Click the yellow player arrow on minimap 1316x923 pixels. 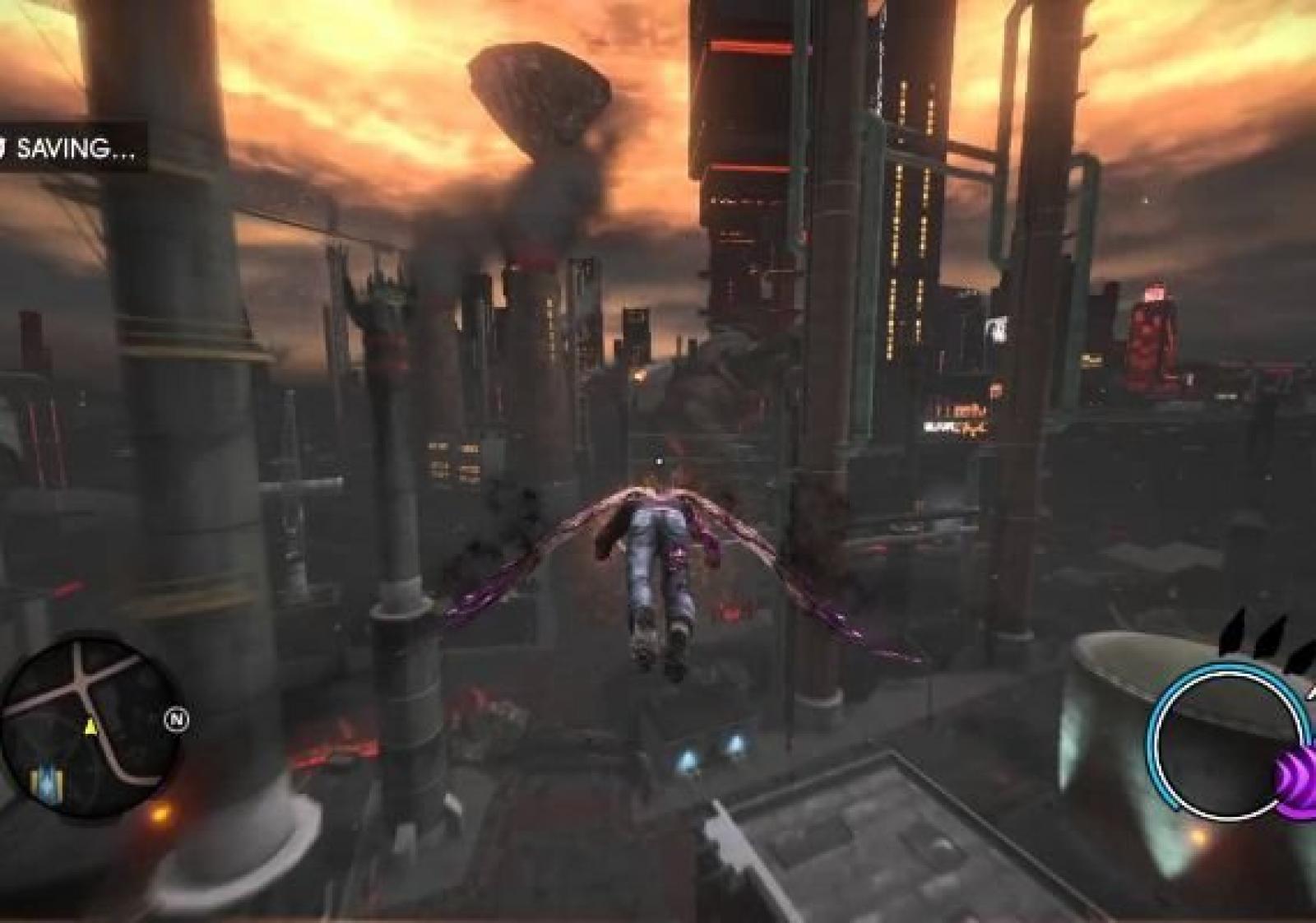(90, 727)
